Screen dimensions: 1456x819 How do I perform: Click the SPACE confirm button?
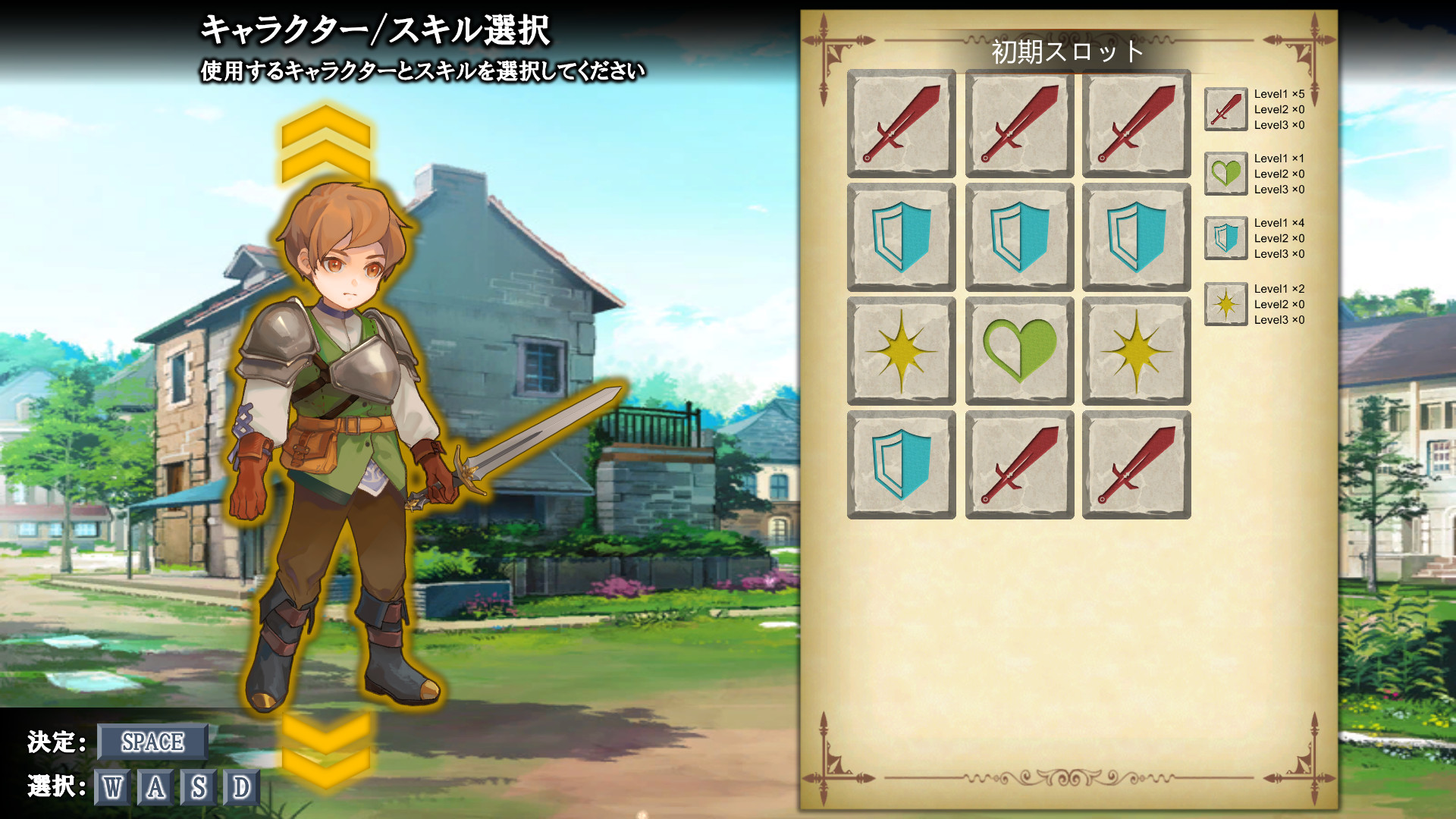[152, 742]
